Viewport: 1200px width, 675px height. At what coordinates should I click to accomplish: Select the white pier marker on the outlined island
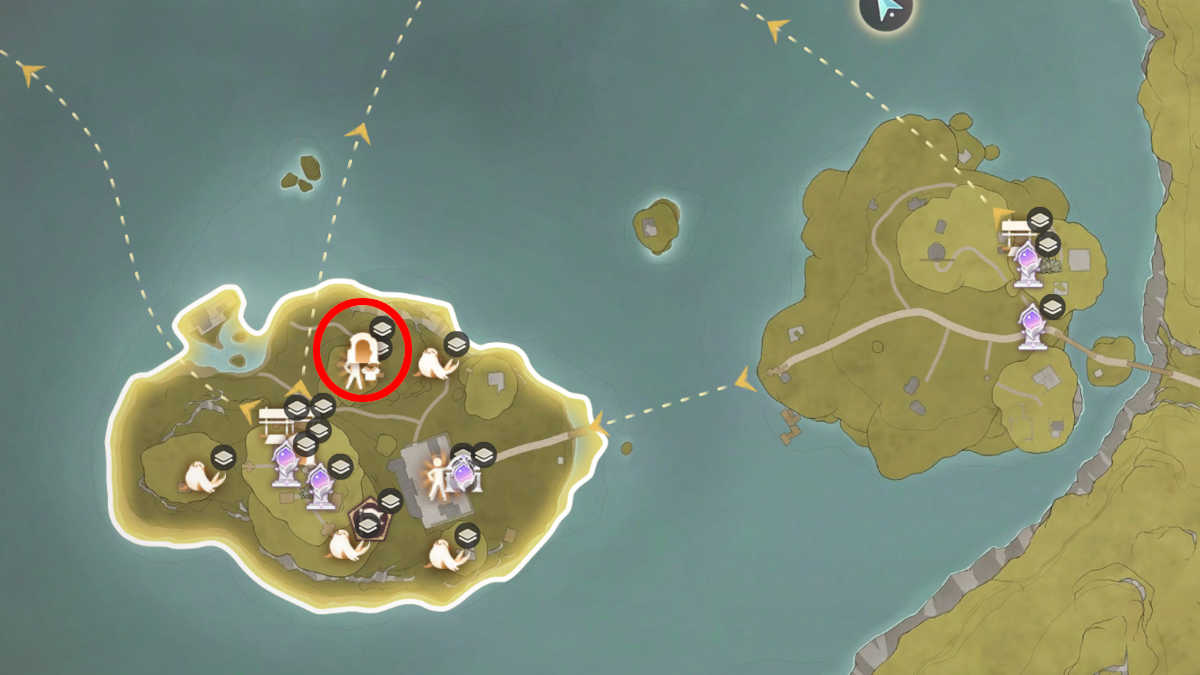click(x=273, y=423)
